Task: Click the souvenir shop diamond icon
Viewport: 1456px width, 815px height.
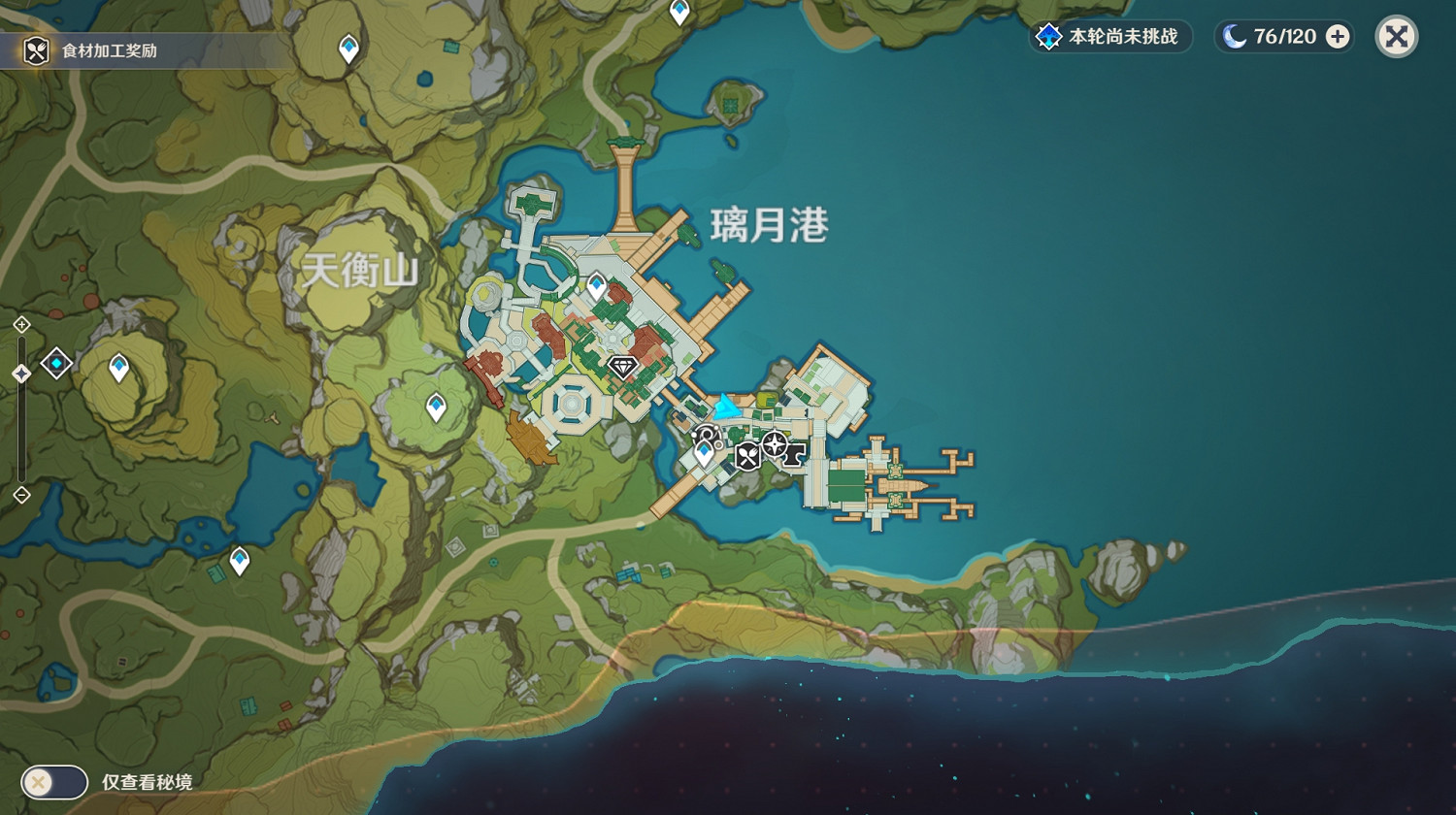Action: click(621, 369)
